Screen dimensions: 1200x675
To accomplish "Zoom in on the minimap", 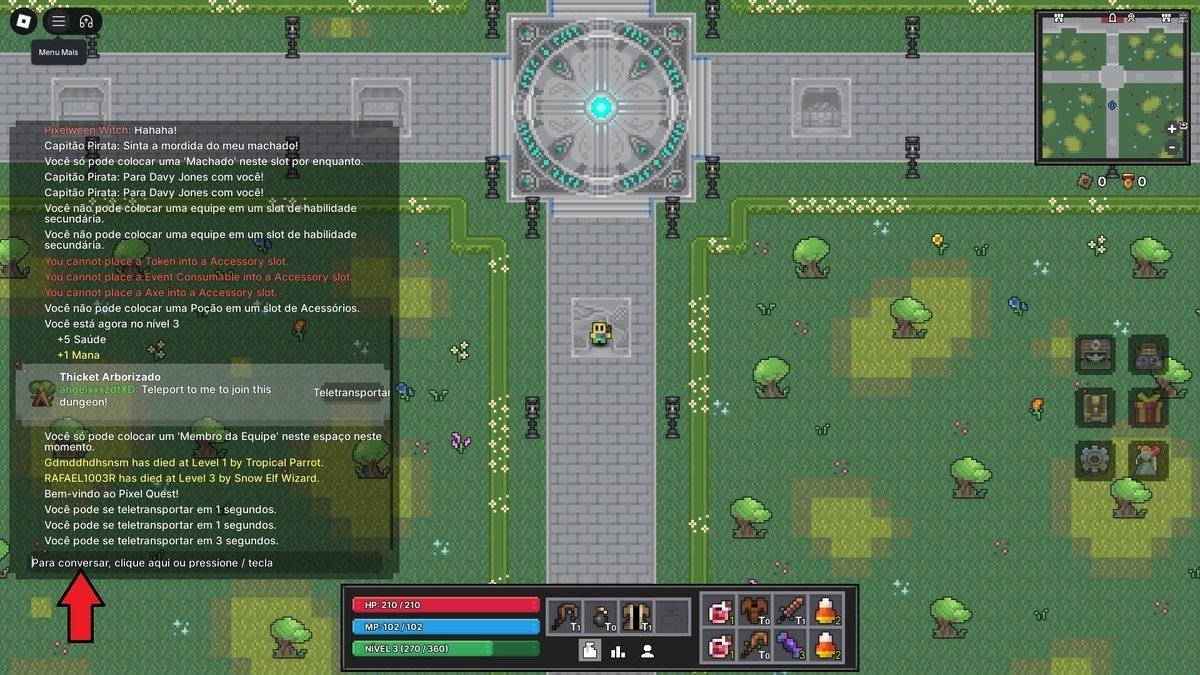I will [1172, 129].
